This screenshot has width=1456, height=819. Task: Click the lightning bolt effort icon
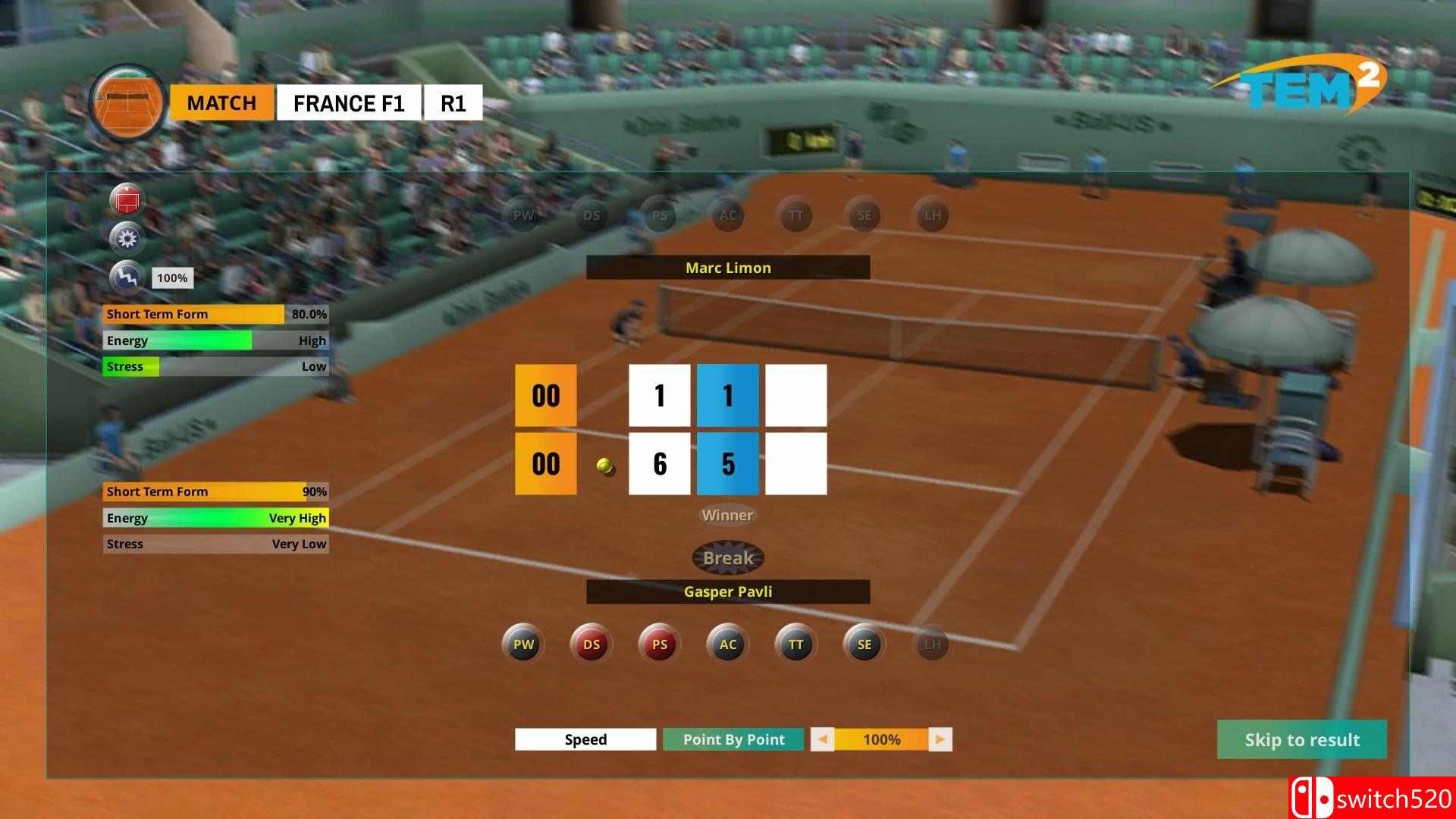pyautogui.click(x=127, y=278)
